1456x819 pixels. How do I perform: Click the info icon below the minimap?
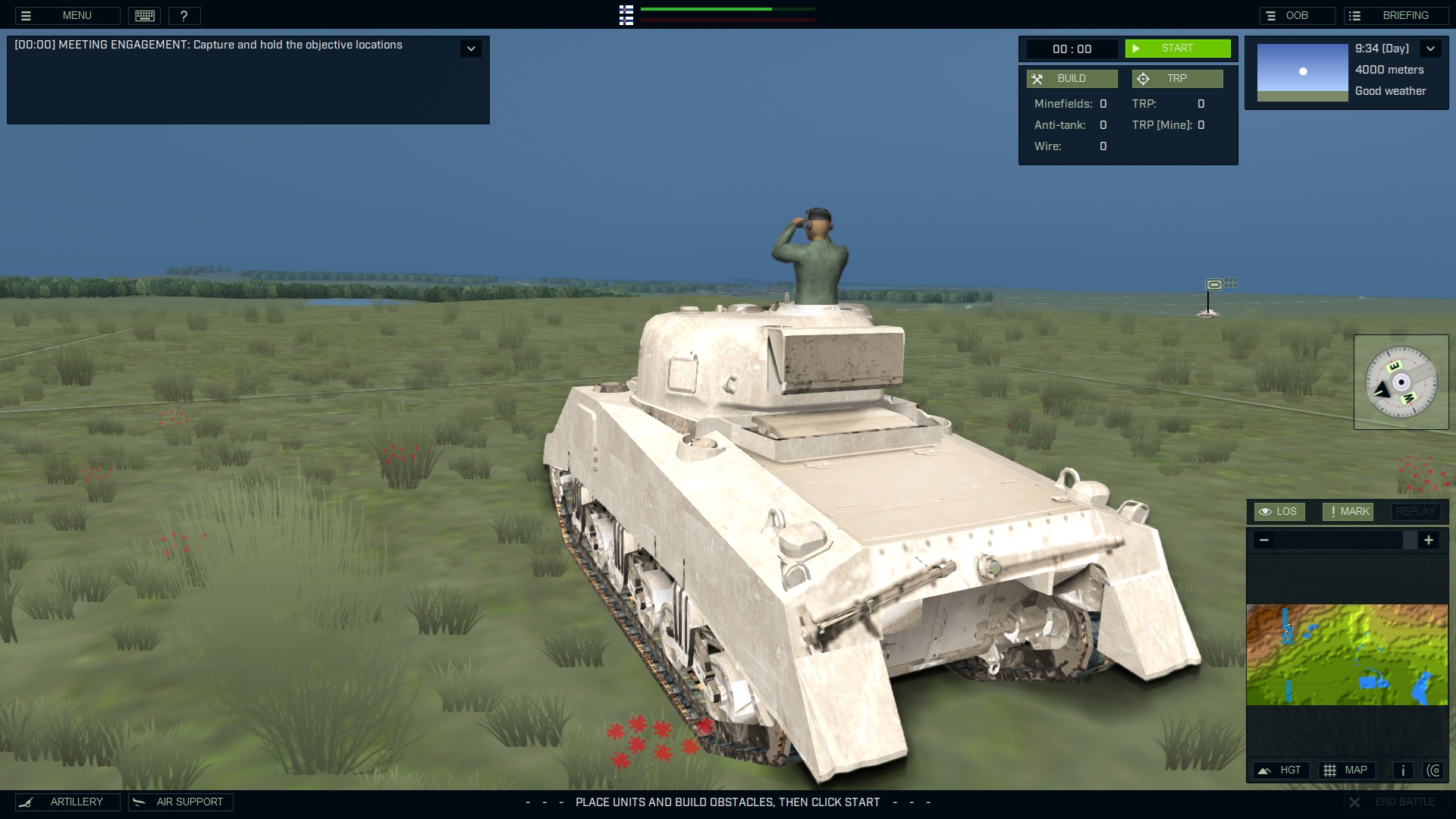[x=1402, y=770]
